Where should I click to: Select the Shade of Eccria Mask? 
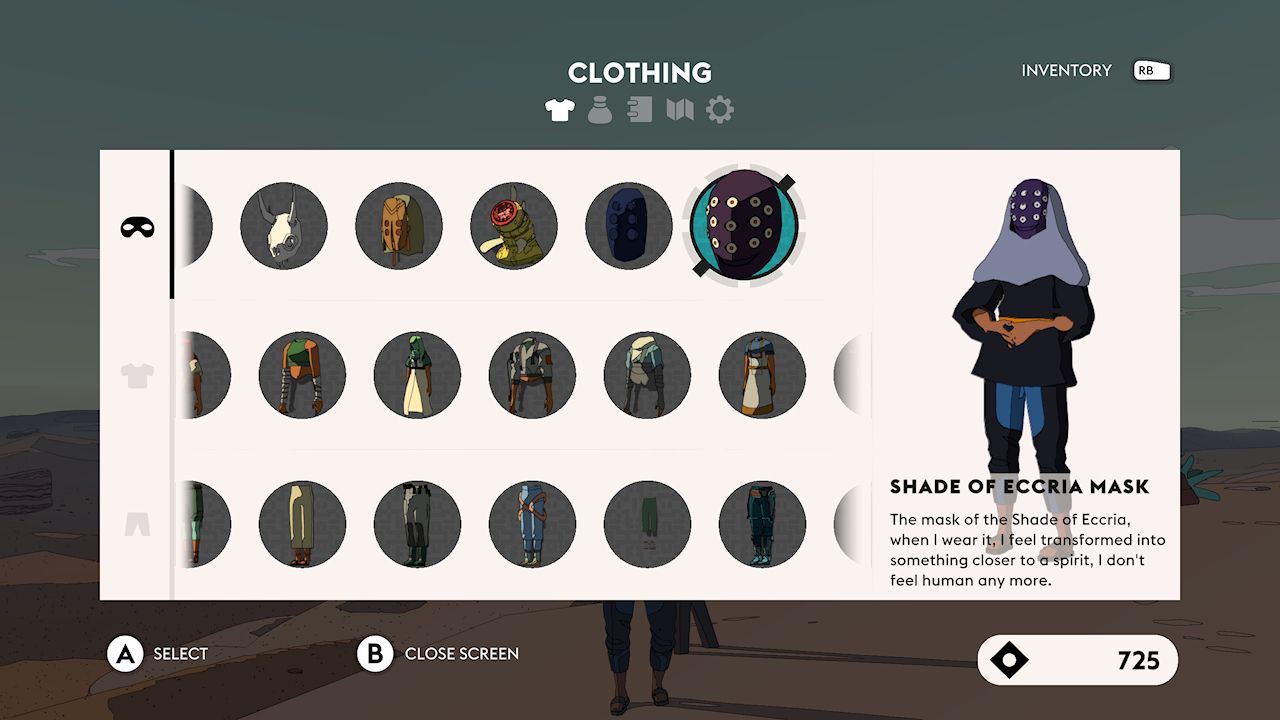point(740,226)
